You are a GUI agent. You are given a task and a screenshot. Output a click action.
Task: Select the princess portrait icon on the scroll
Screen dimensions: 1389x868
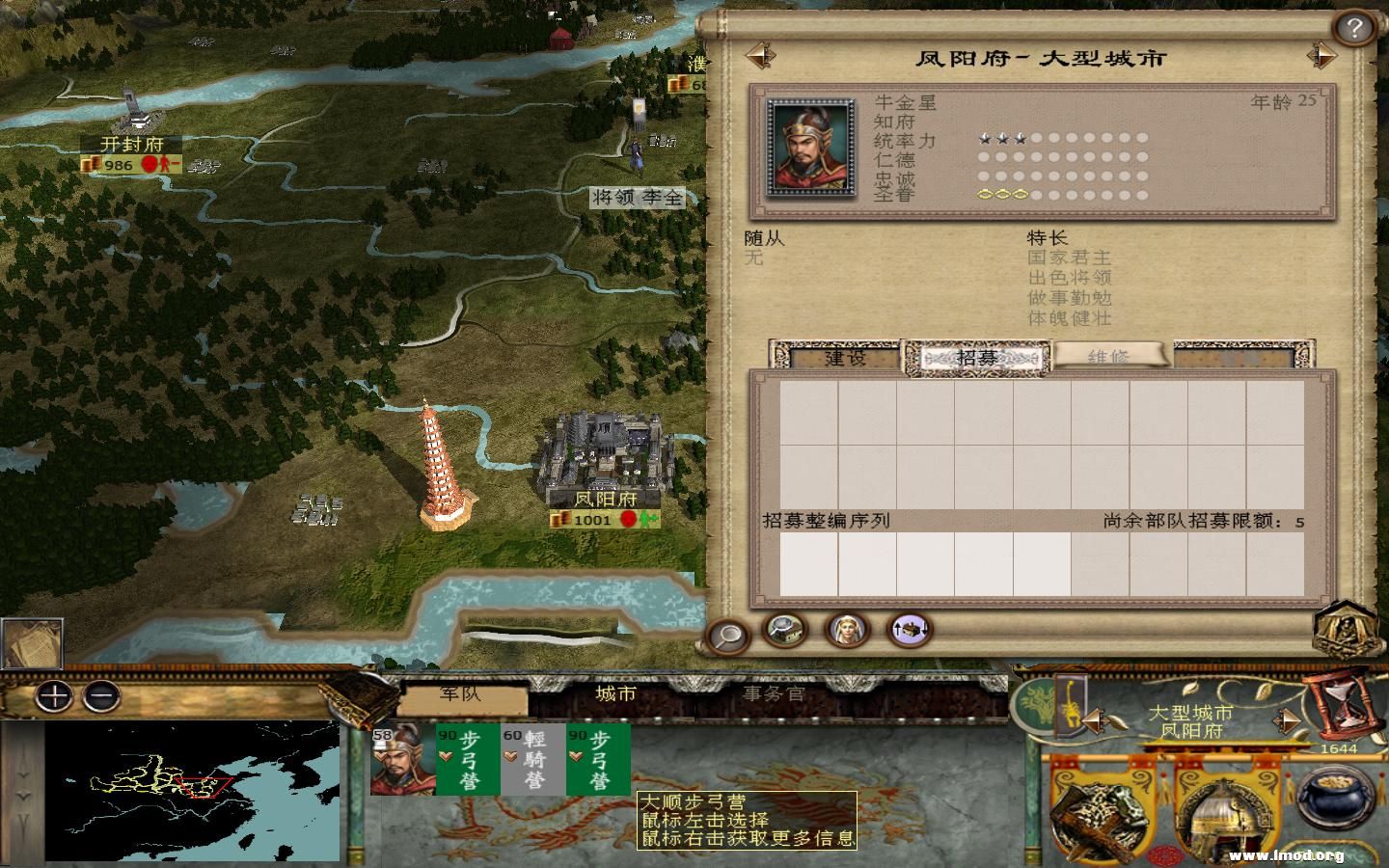click(845, 634)
